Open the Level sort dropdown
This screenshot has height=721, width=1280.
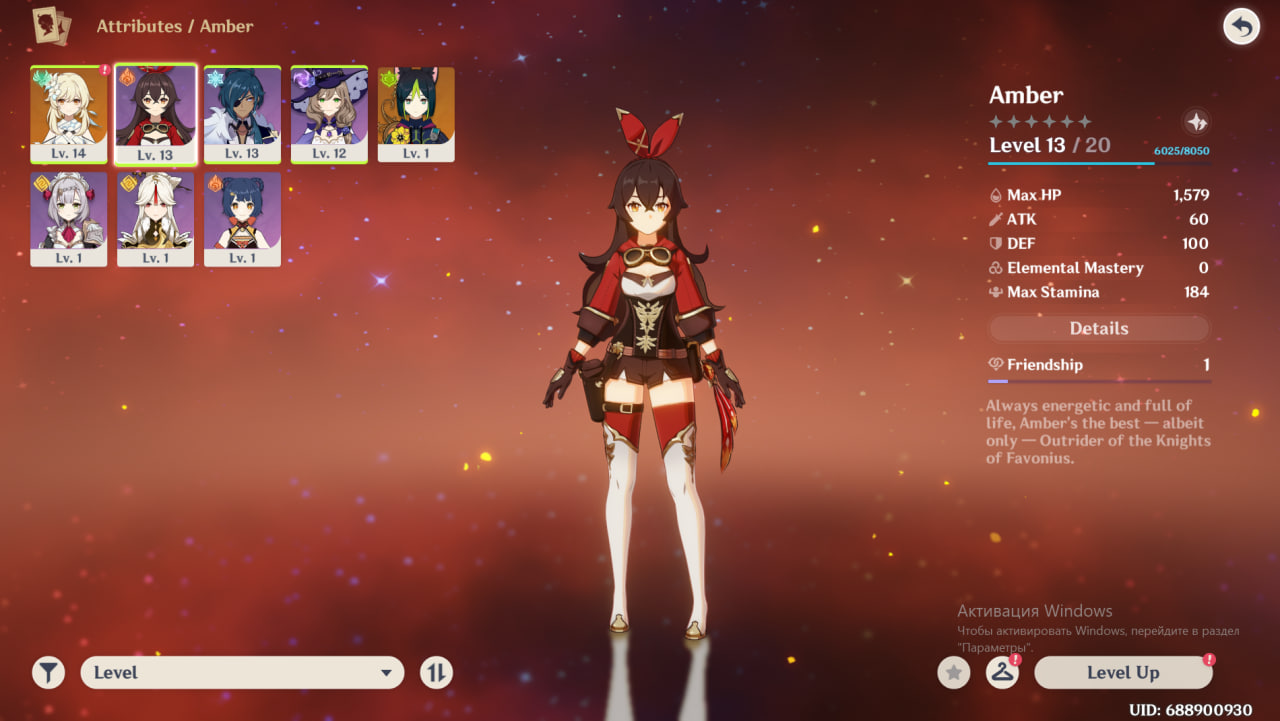(x=242, y=673)
